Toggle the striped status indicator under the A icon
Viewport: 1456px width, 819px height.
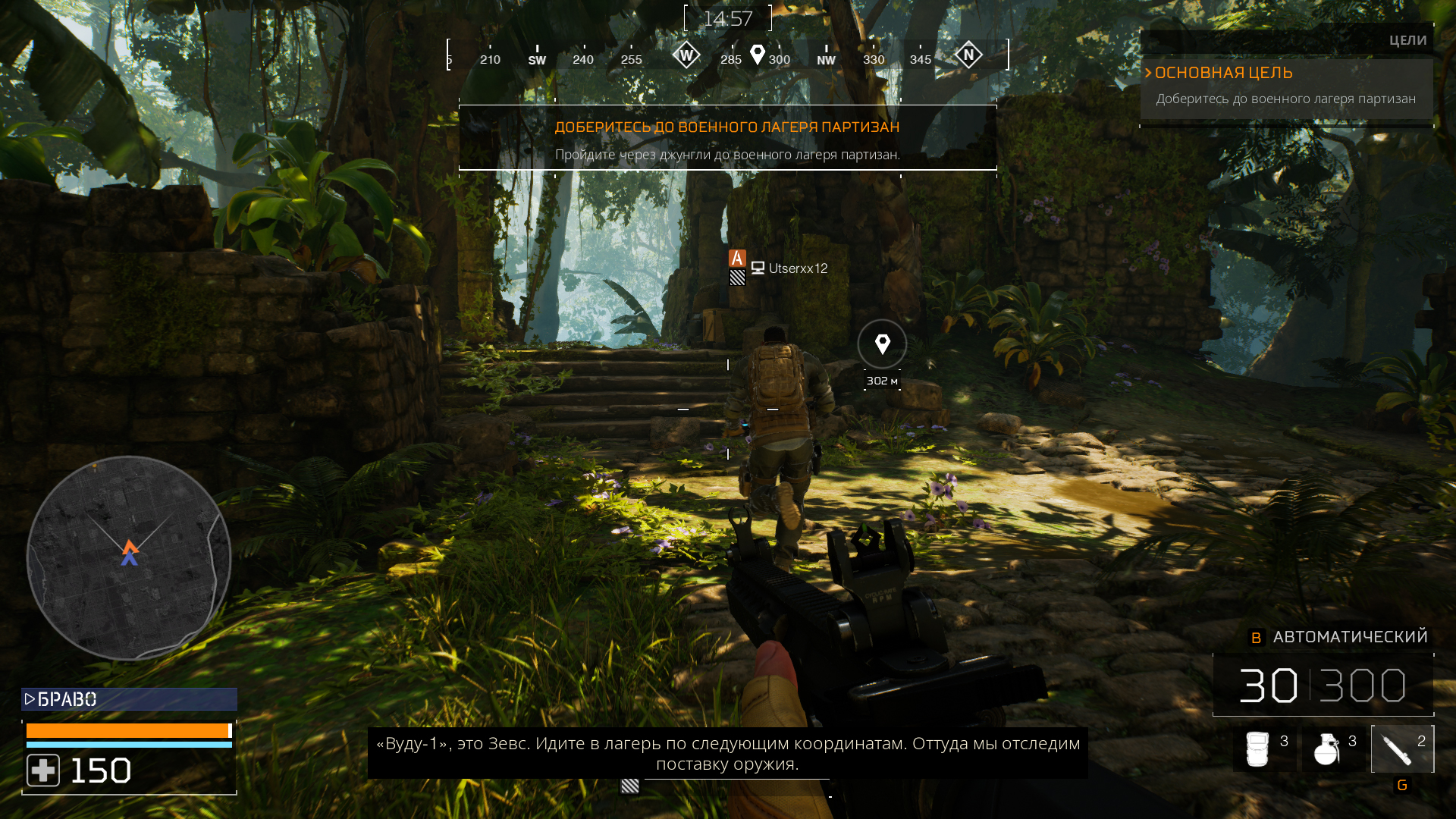pos(736,278)
